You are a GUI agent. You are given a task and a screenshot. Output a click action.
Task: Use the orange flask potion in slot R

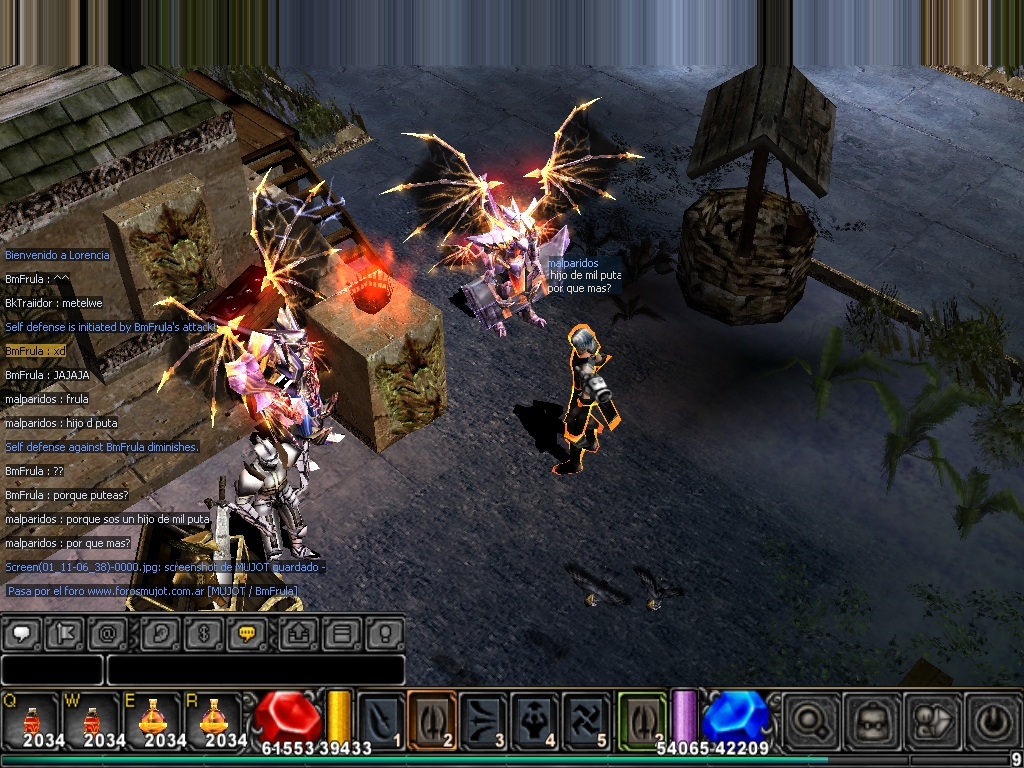pos(214,720)
